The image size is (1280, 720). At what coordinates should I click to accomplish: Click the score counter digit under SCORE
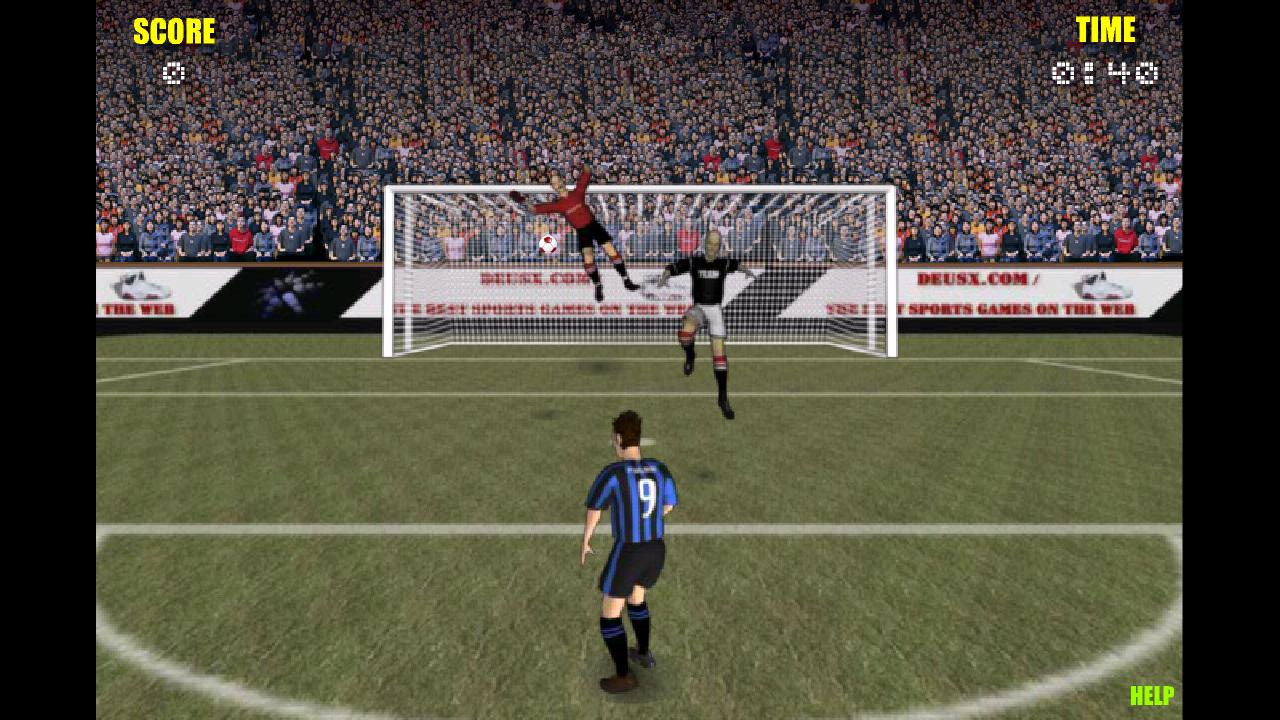tap(174, 72)
